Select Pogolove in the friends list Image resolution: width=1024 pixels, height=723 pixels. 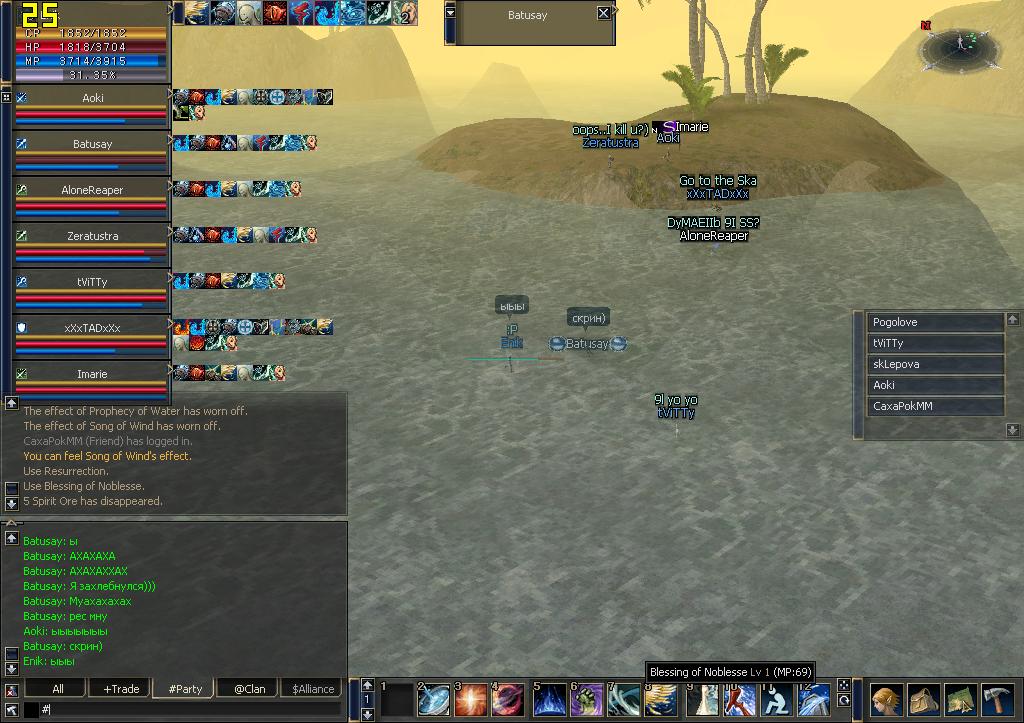tap(935, 322)
